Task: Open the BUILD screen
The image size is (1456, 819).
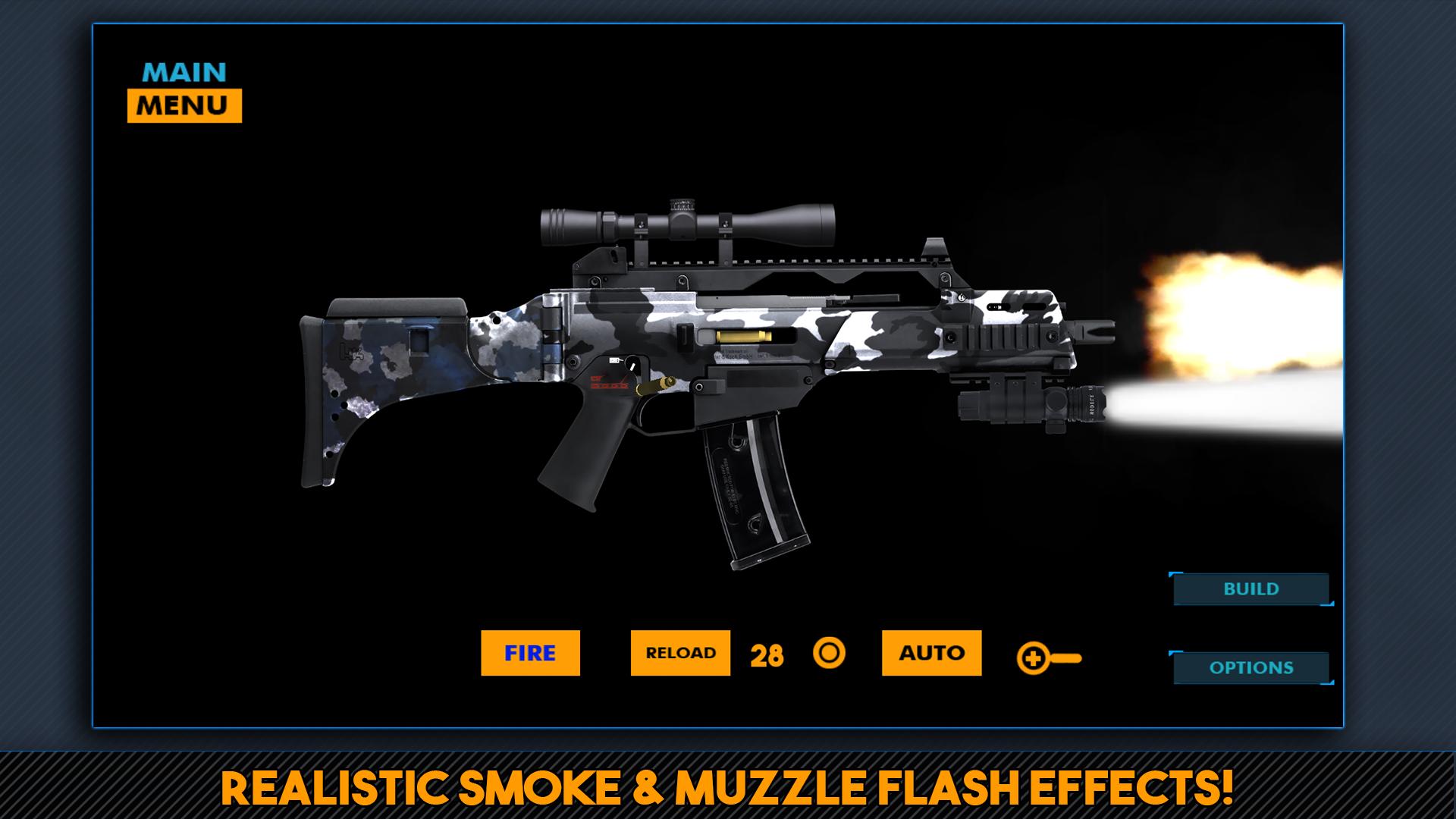Action: click(x=1250, y=588)
